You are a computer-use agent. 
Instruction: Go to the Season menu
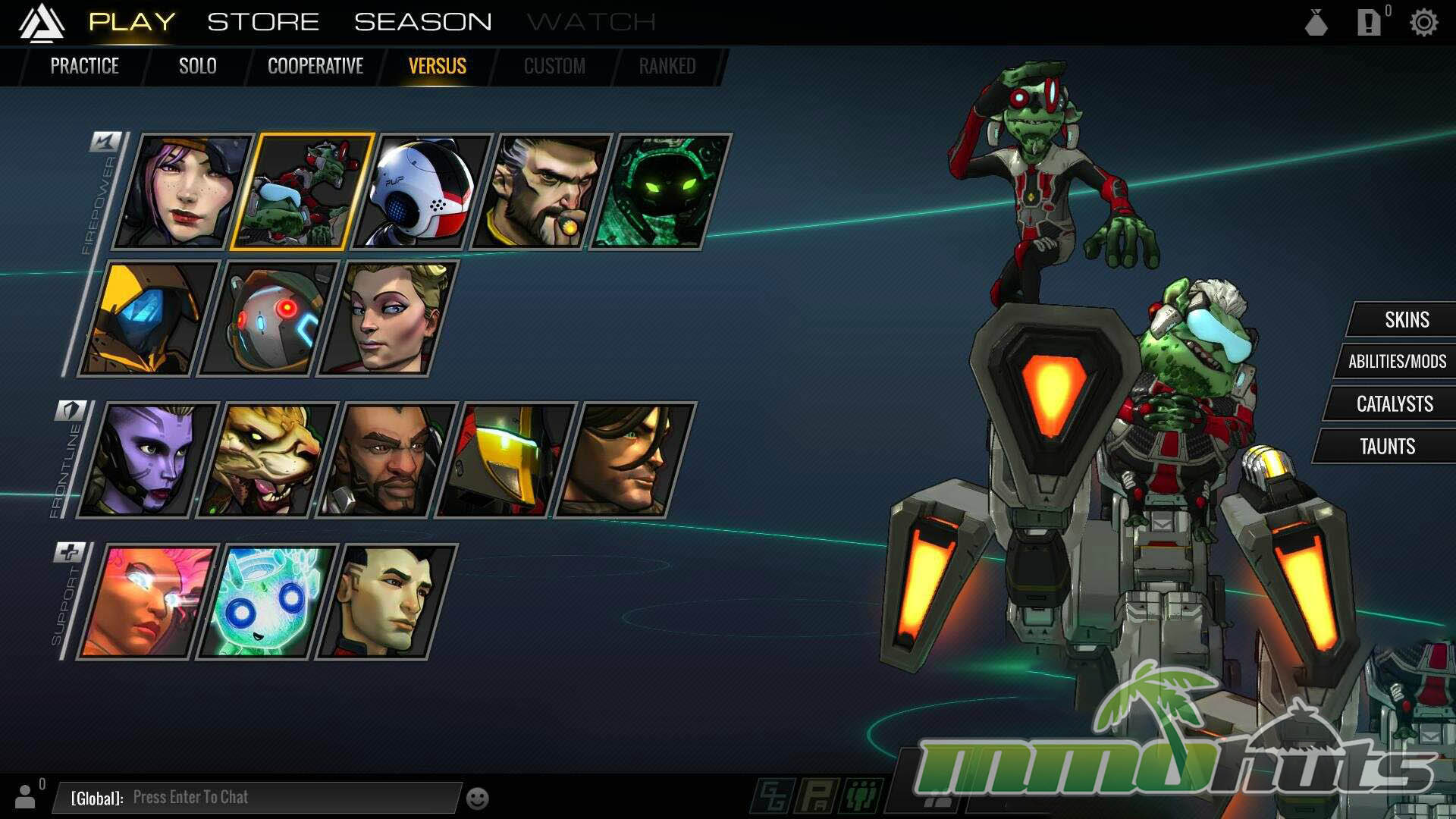point(422,22)
